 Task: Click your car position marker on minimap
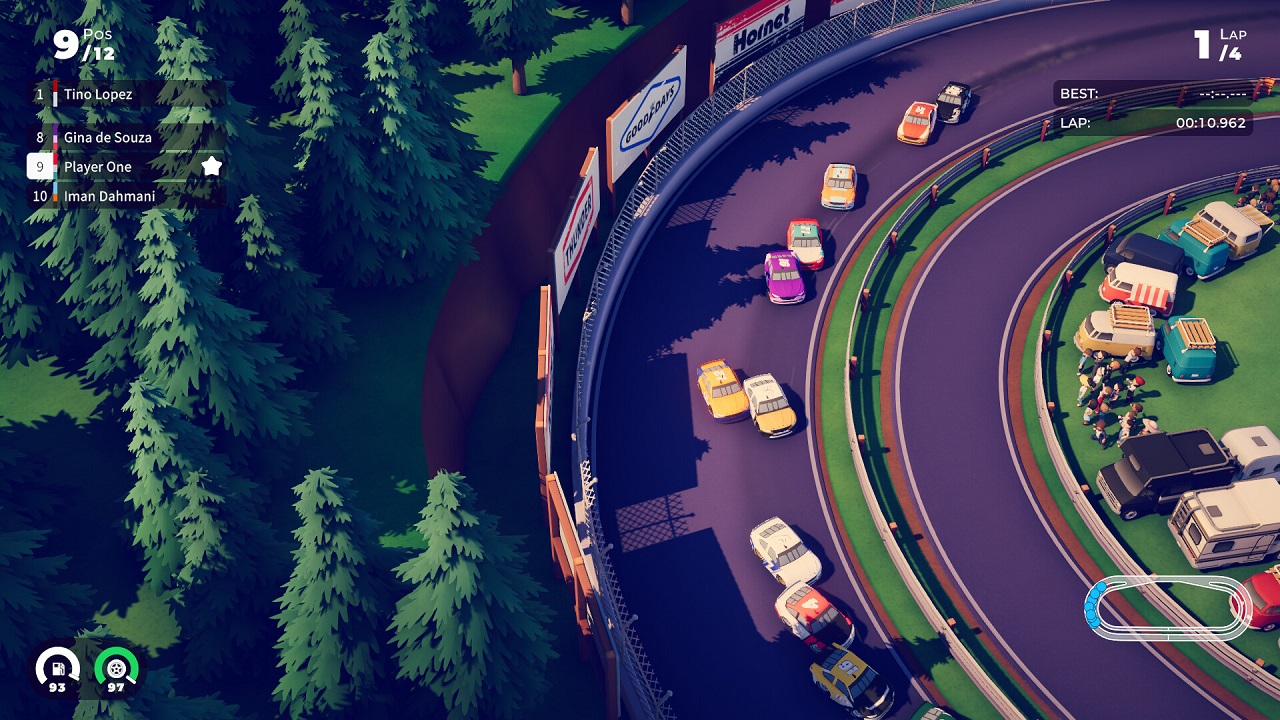pos(1093,600)
